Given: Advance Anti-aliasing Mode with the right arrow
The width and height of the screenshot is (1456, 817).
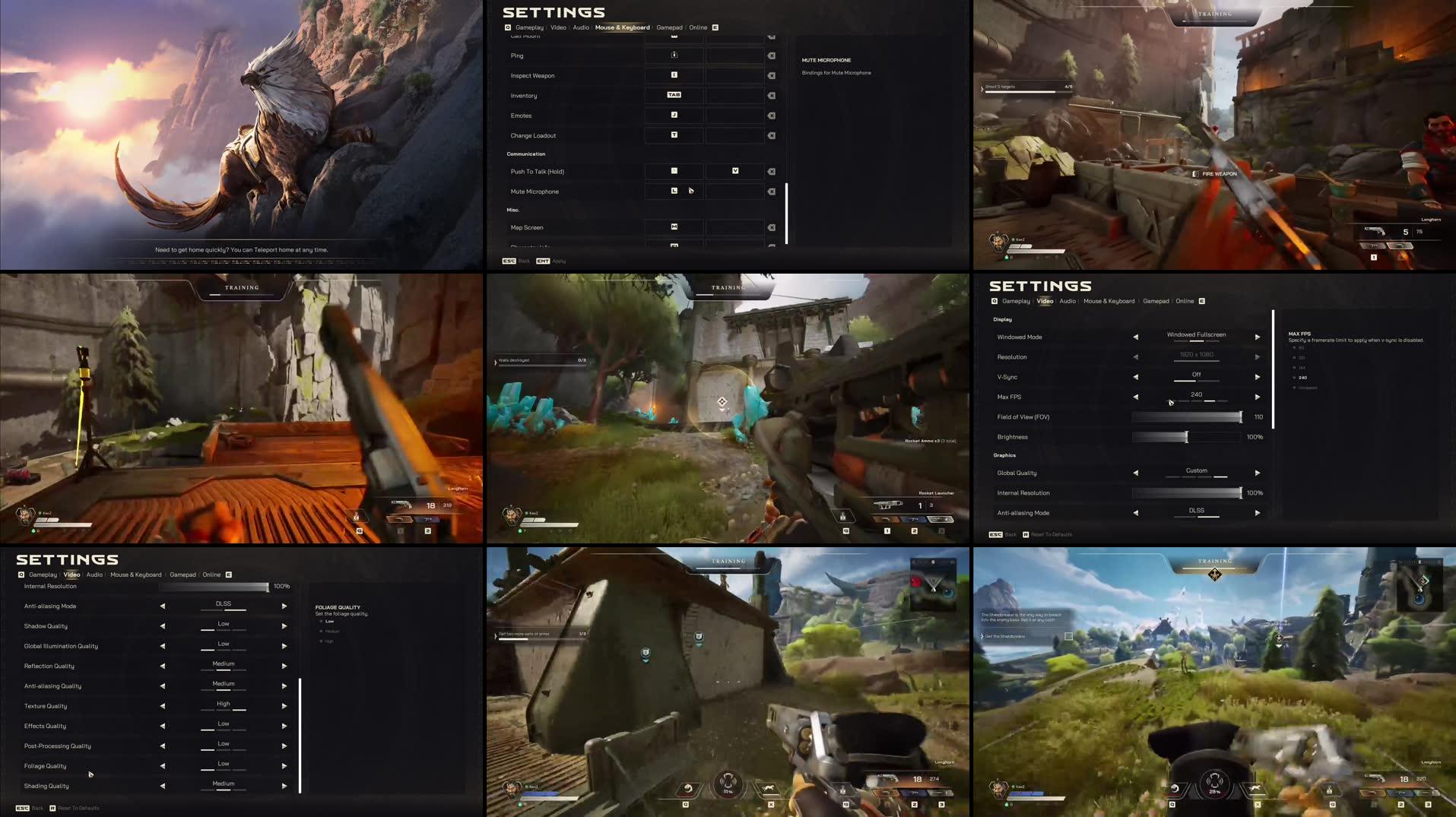Looking at the screenshot, I should point(1258,513).
